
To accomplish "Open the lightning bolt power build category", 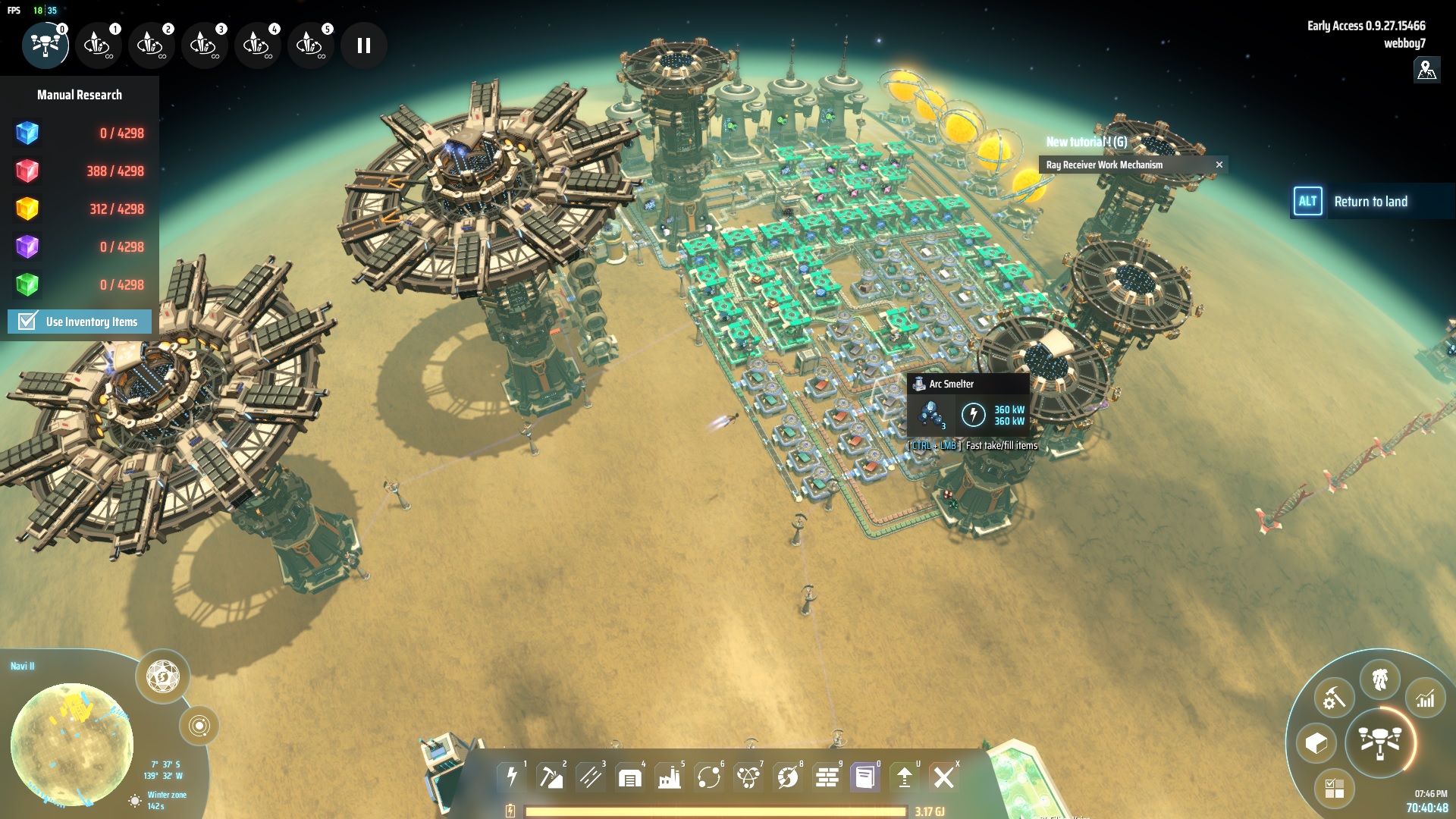I will tap(512, 777).
